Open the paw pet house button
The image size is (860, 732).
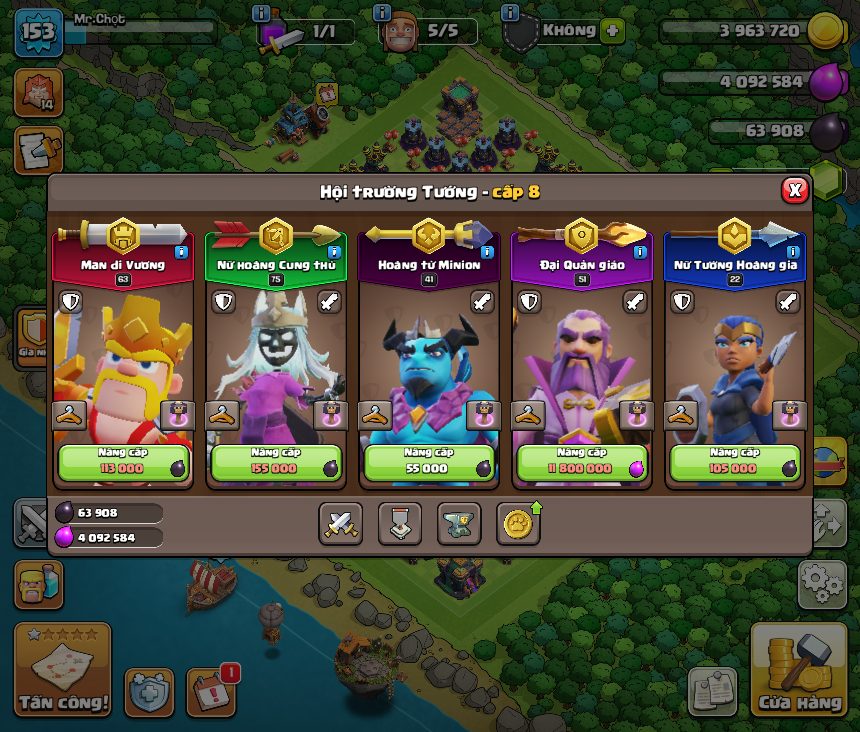pos(518,523)
